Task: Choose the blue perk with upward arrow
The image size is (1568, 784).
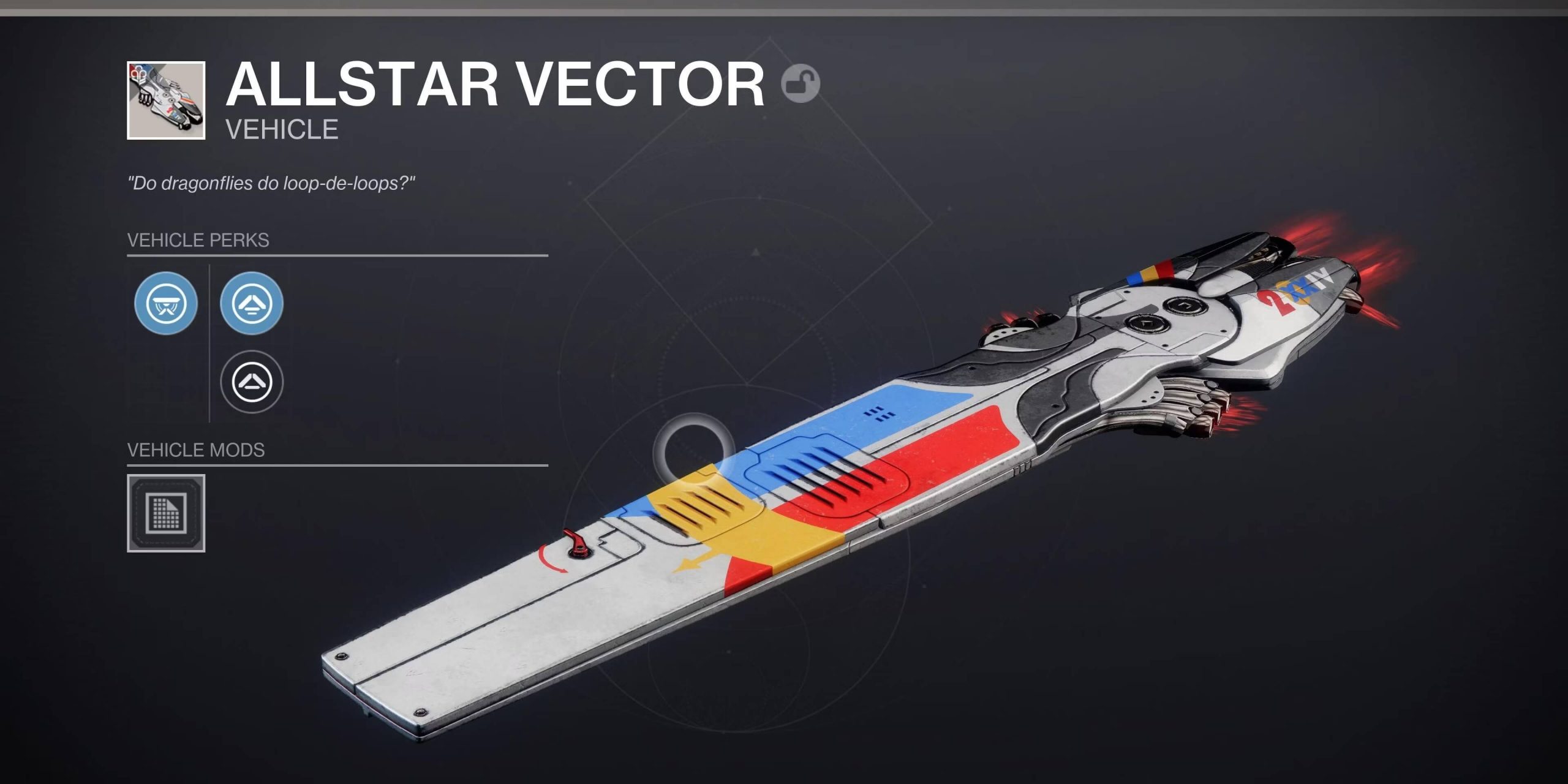Action: [x=252, y=303]
